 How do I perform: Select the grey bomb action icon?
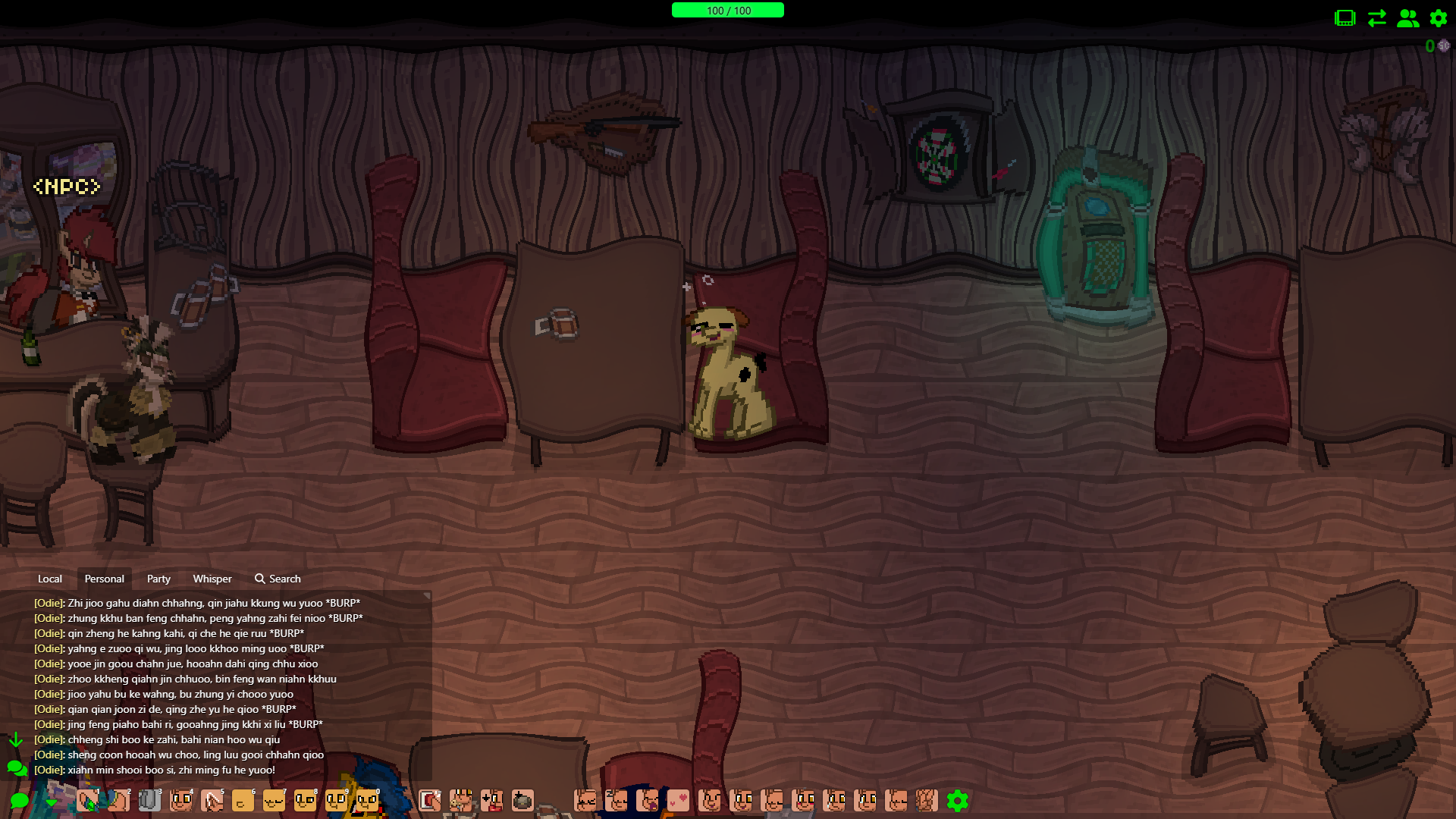[522, 801]
